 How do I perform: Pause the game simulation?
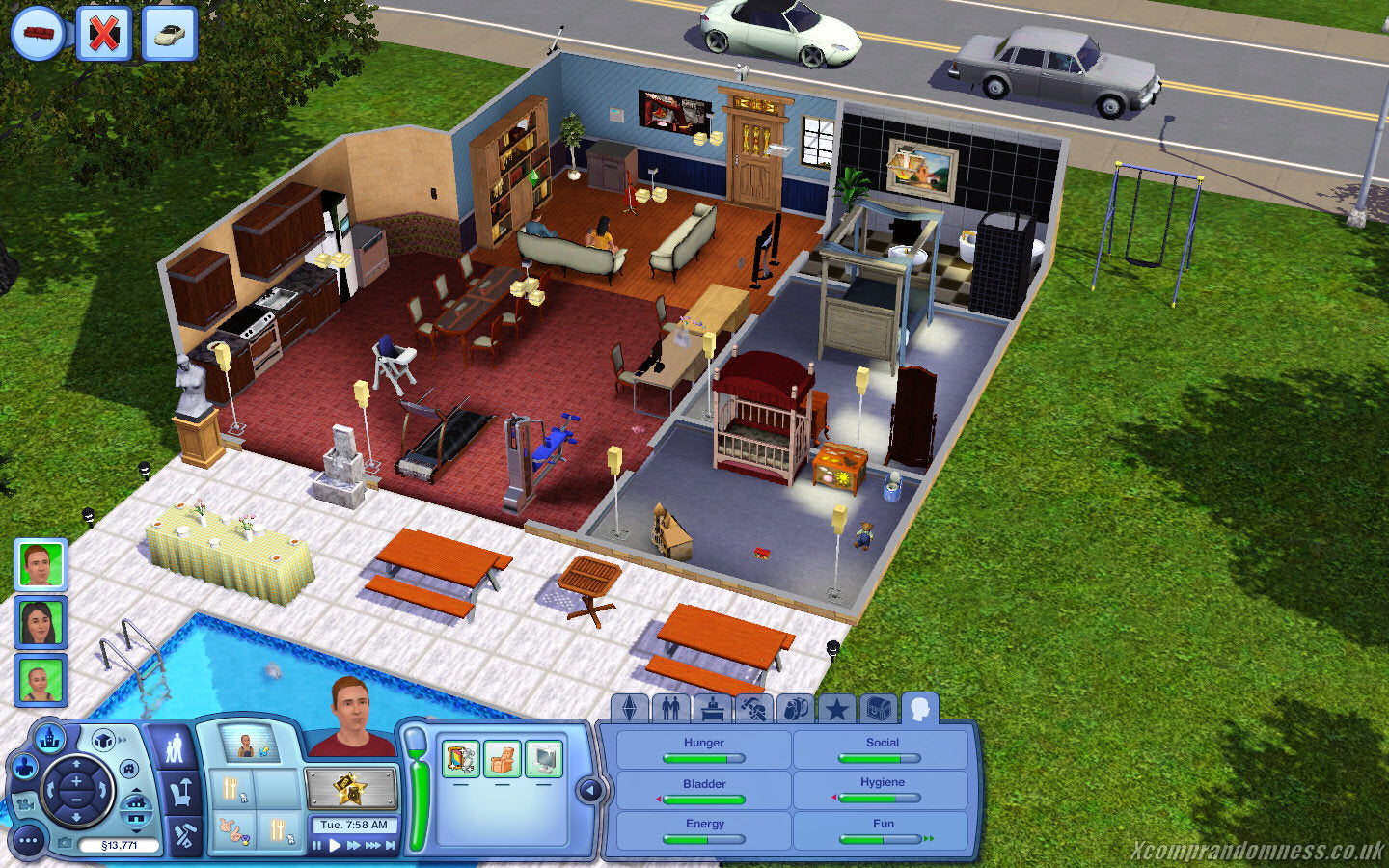click(316, 845)
